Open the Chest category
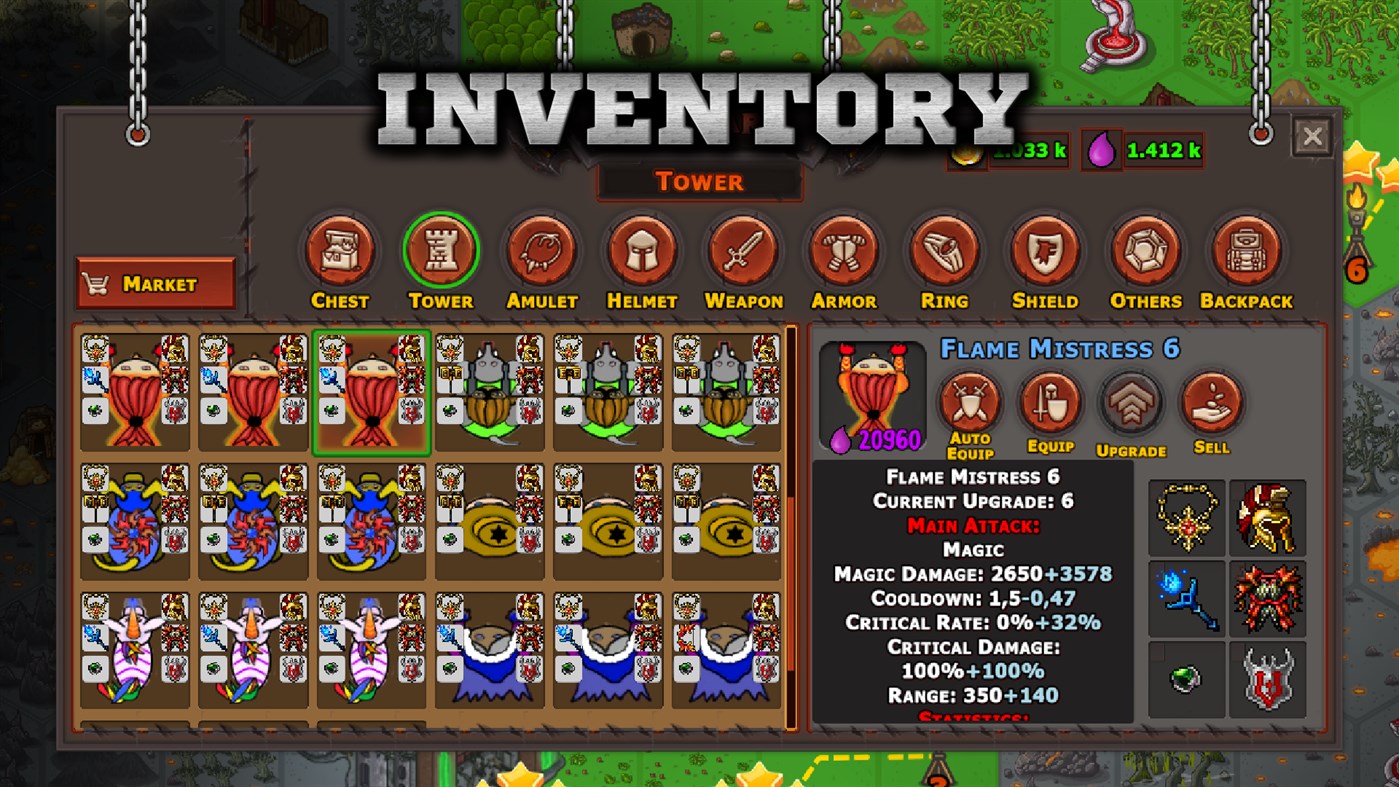This screenshot has width=1399, height=787. click(x=340, y=250)
